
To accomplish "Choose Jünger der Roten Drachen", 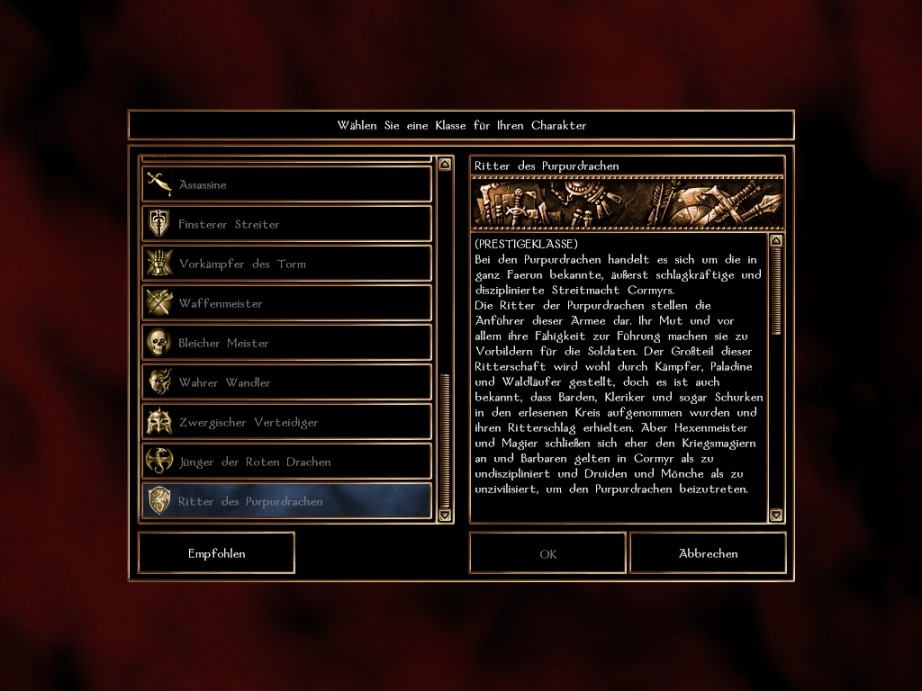I will click(286, 462).
